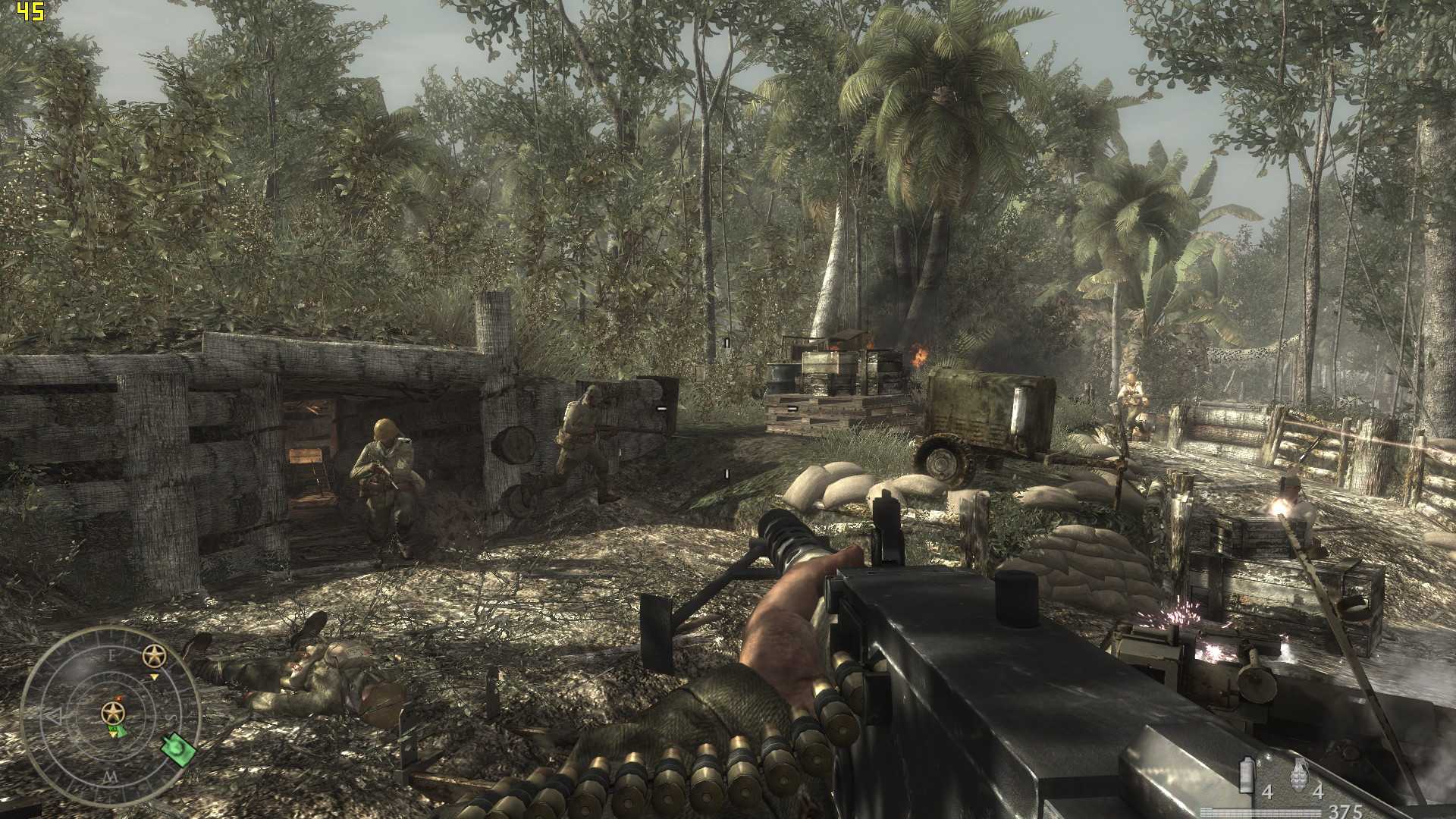This screenshot has width=1456, height=819.
Task: Select the star marker on the compass outer ring
Action: (155, 655)
